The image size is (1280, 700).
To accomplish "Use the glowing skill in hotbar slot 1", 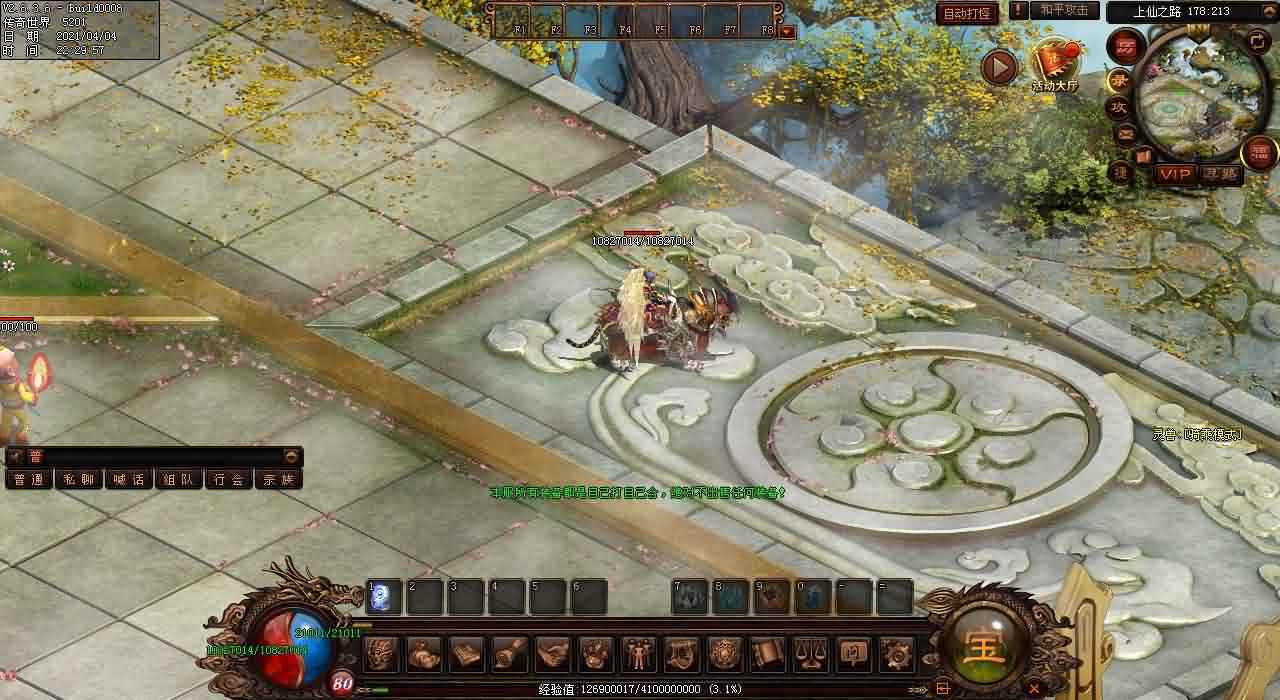I will pos(384,597).
